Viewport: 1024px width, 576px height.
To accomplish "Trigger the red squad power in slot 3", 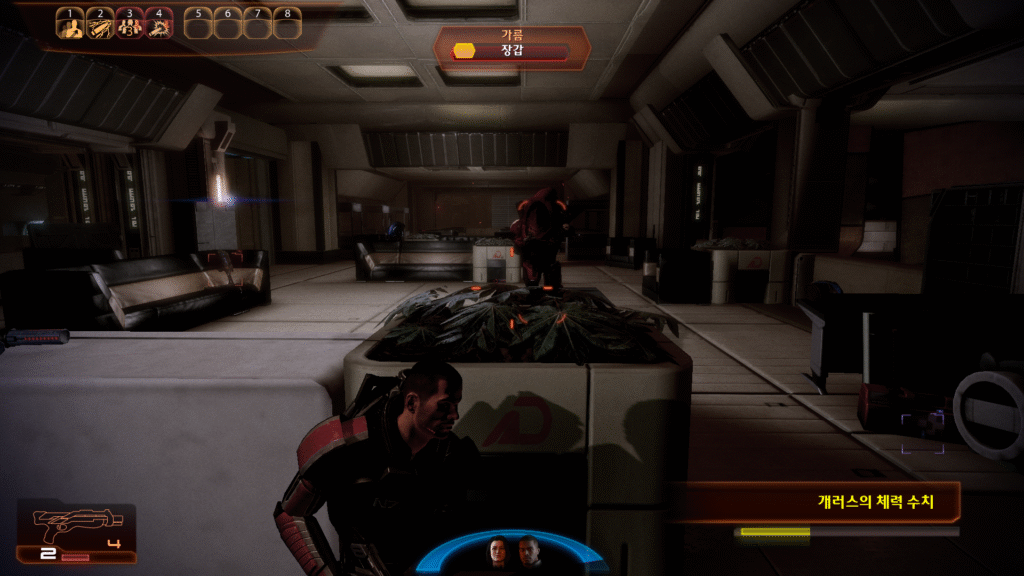I will click(x=129, y=26).
